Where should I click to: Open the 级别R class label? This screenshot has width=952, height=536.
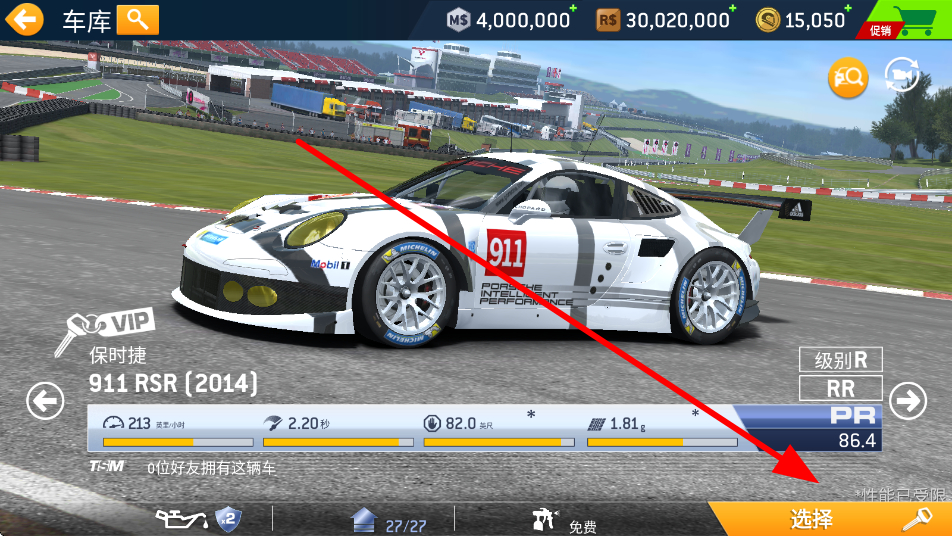click(x=840, y=360)
